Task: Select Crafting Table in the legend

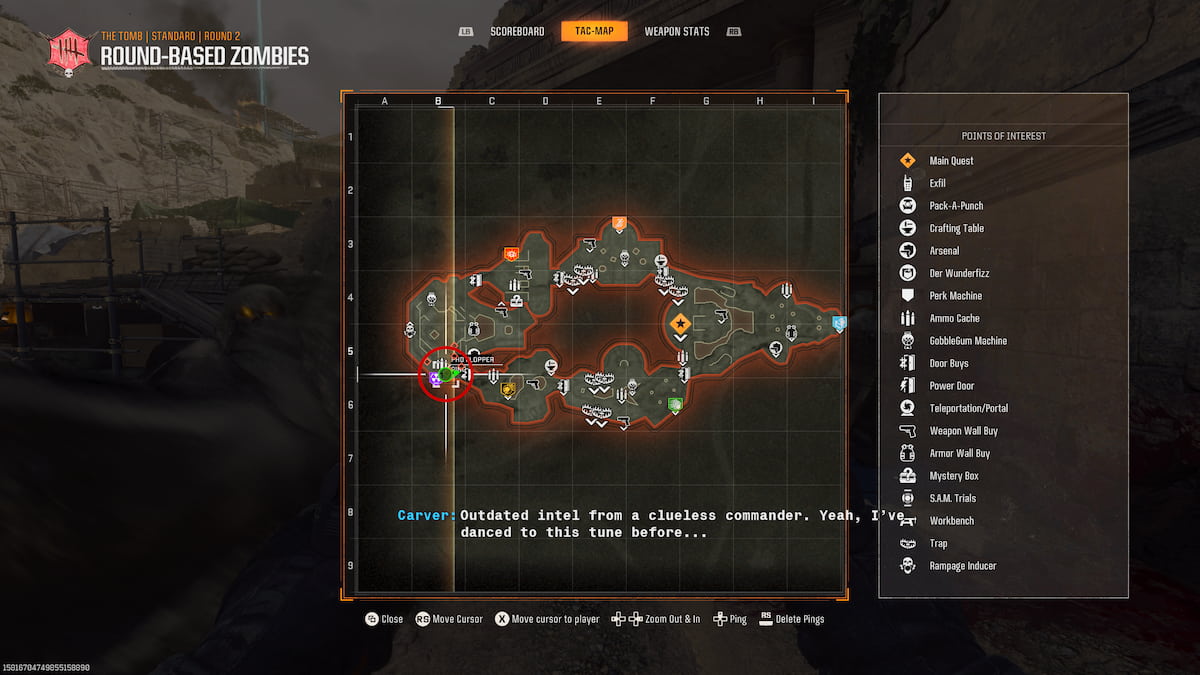Action: tap(956, 228)
